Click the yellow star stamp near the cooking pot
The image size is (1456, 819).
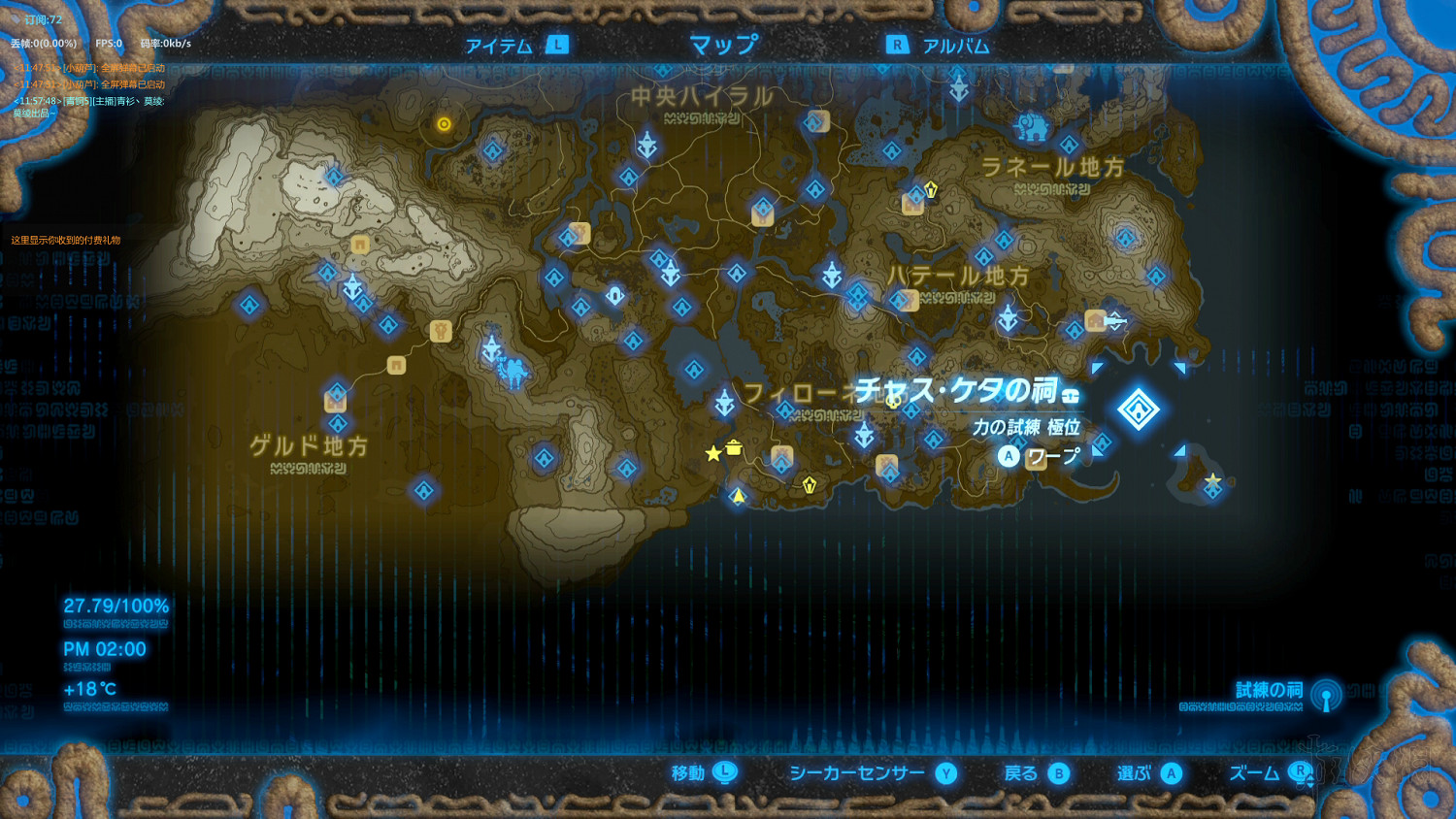(x=713, y=453)
